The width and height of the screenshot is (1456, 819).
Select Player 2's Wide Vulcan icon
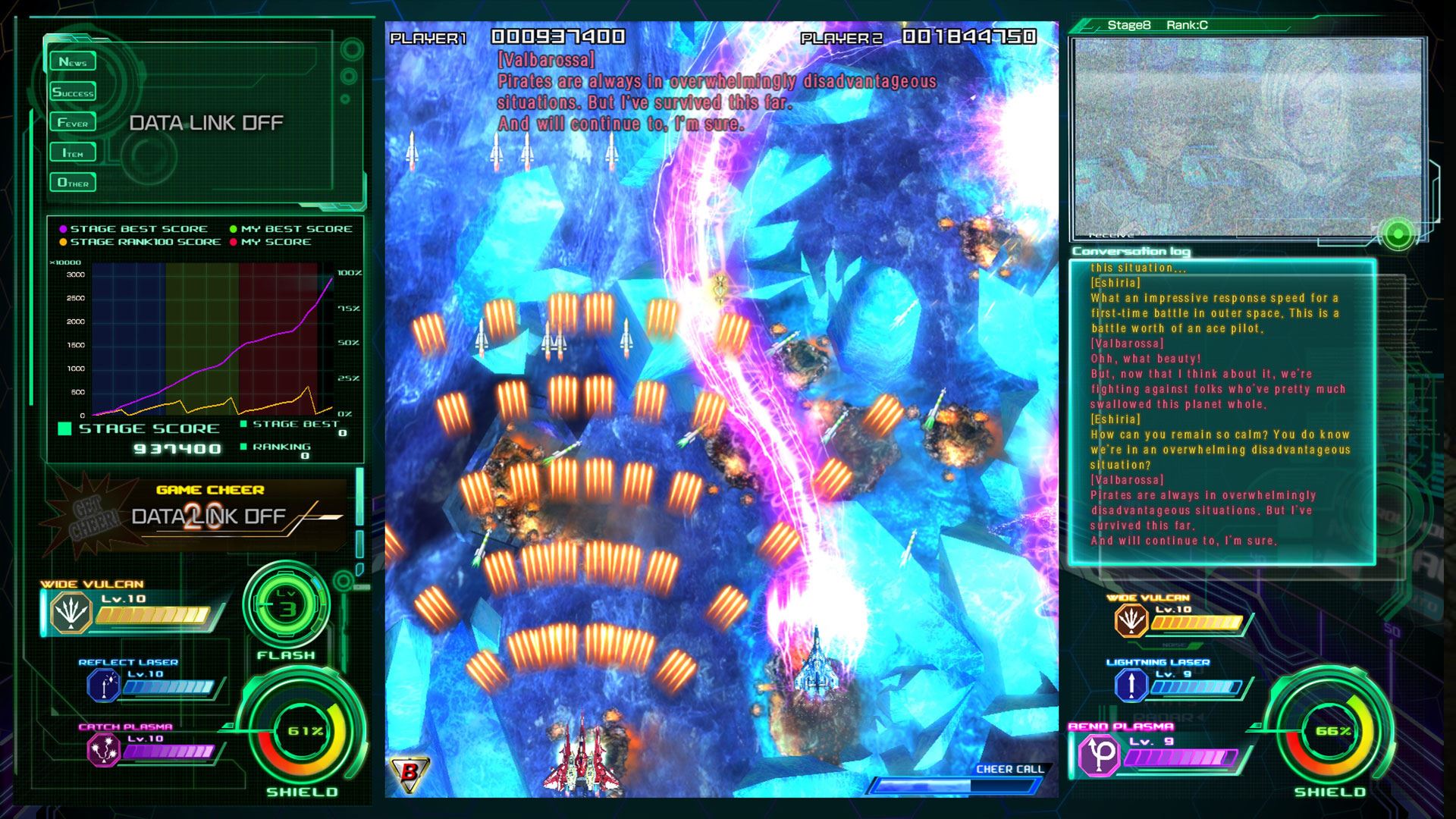pyautogui.click(x=1131, y=621)
